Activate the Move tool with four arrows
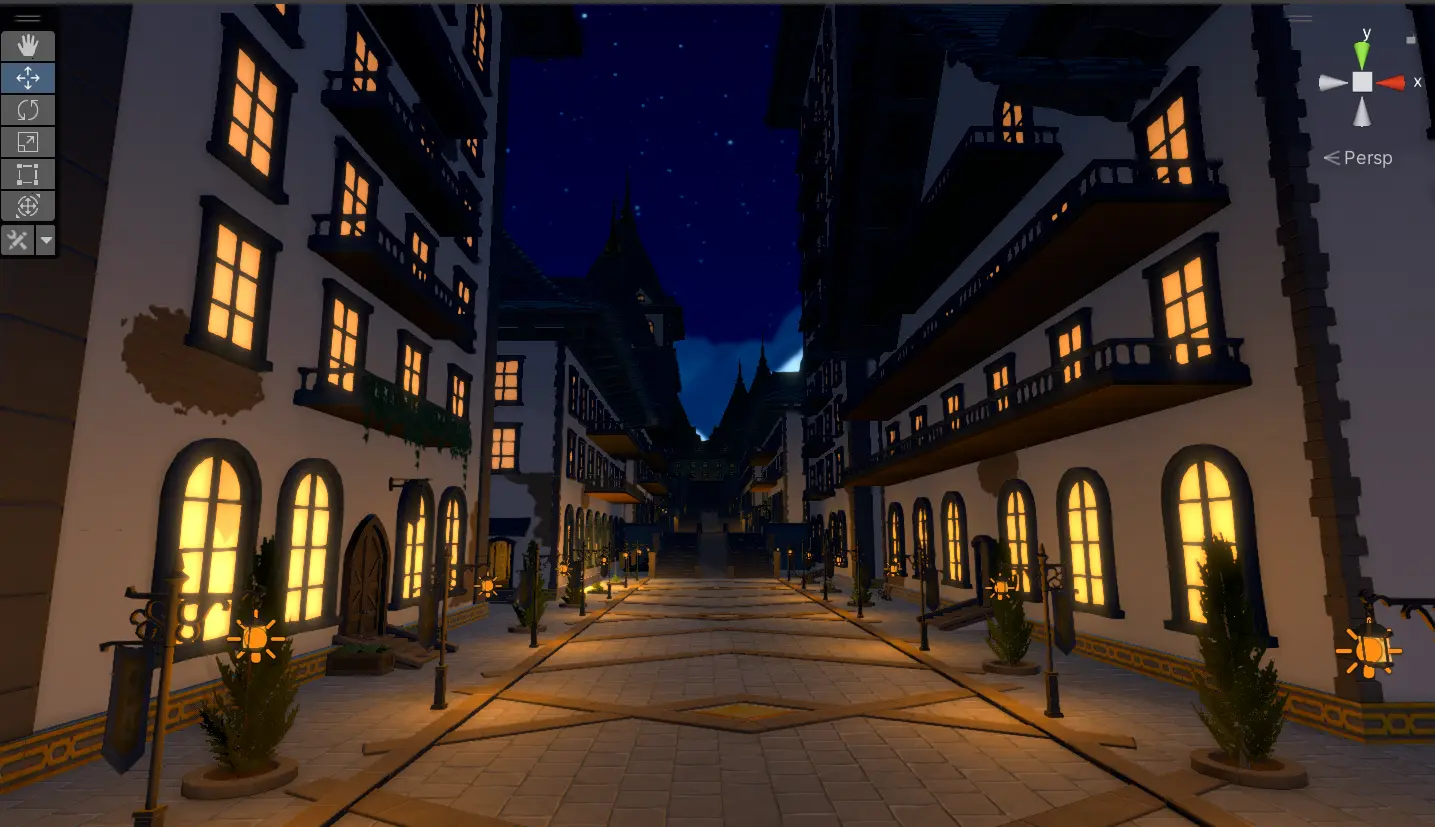This screenshot has width=1435, height=827. pos(28,77)
